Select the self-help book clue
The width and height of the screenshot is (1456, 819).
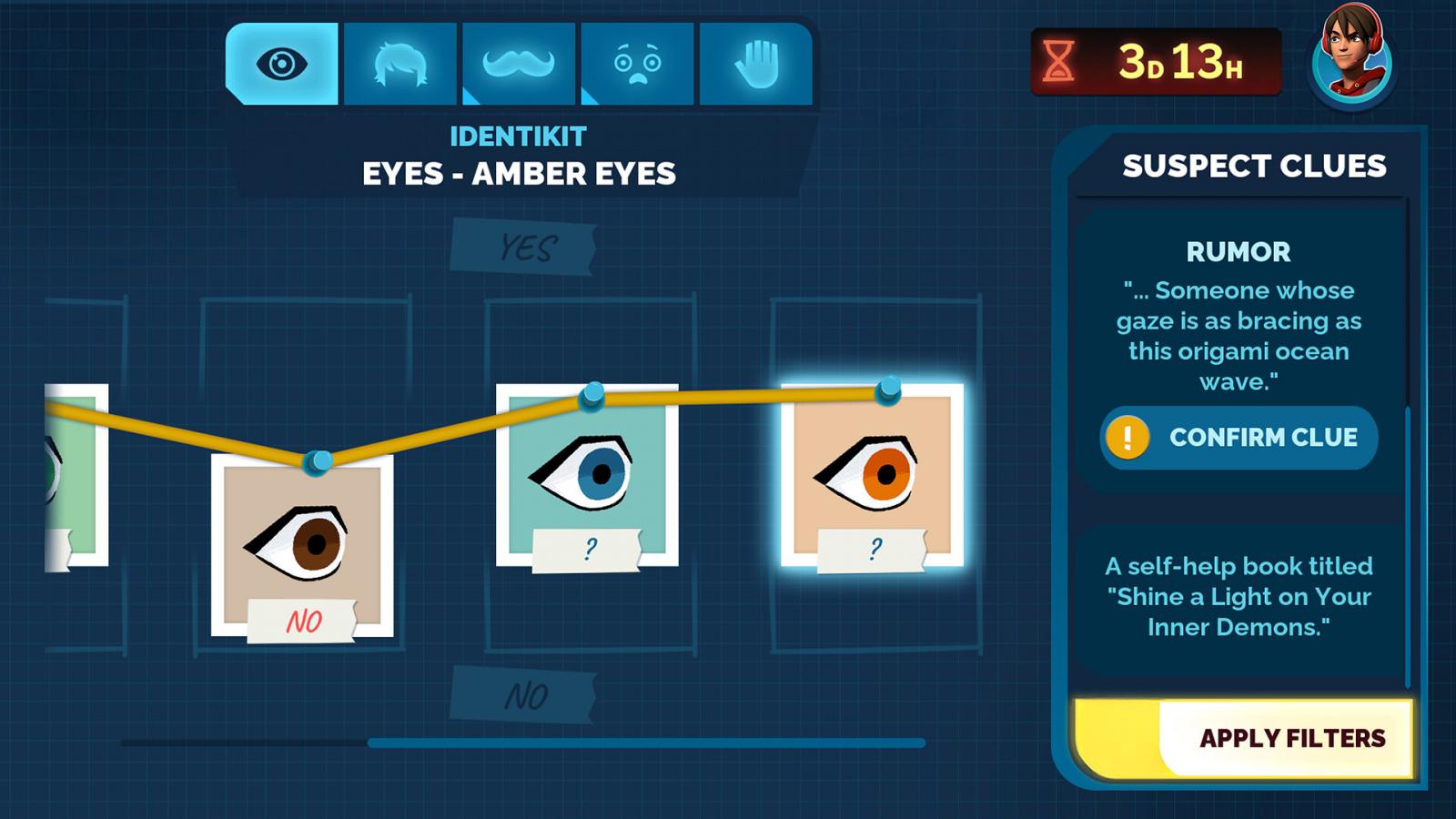(1238, 597)
